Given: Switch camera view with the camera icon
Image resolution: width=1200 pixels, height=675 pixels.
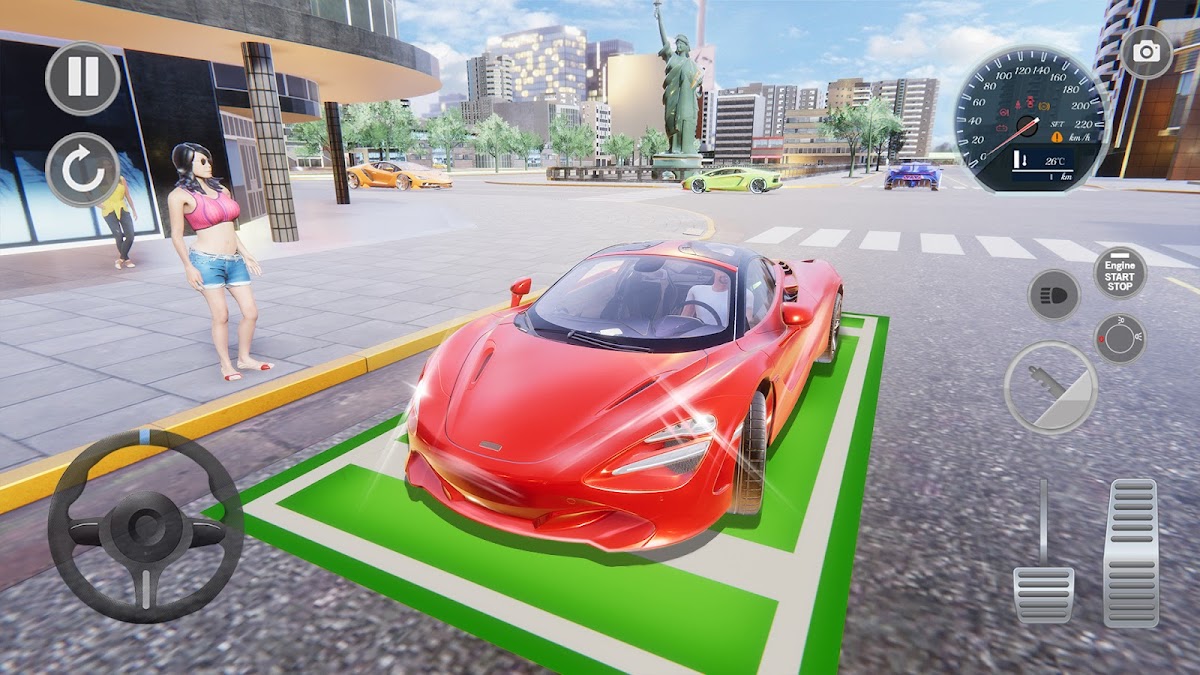Looking at the screenshot, I should 1146,52.
